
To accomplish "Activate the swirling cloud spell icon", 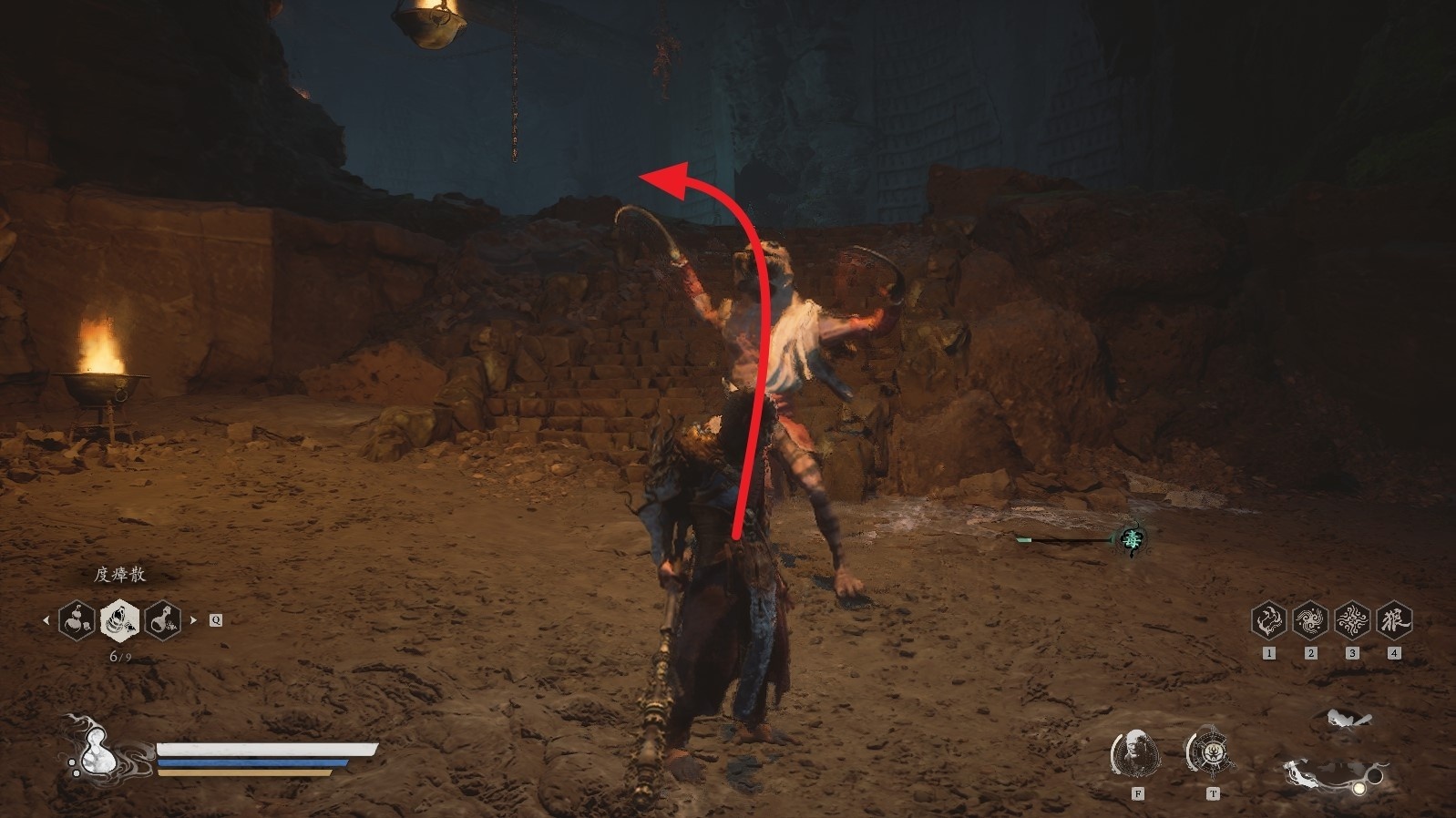I will (1310, 620).
